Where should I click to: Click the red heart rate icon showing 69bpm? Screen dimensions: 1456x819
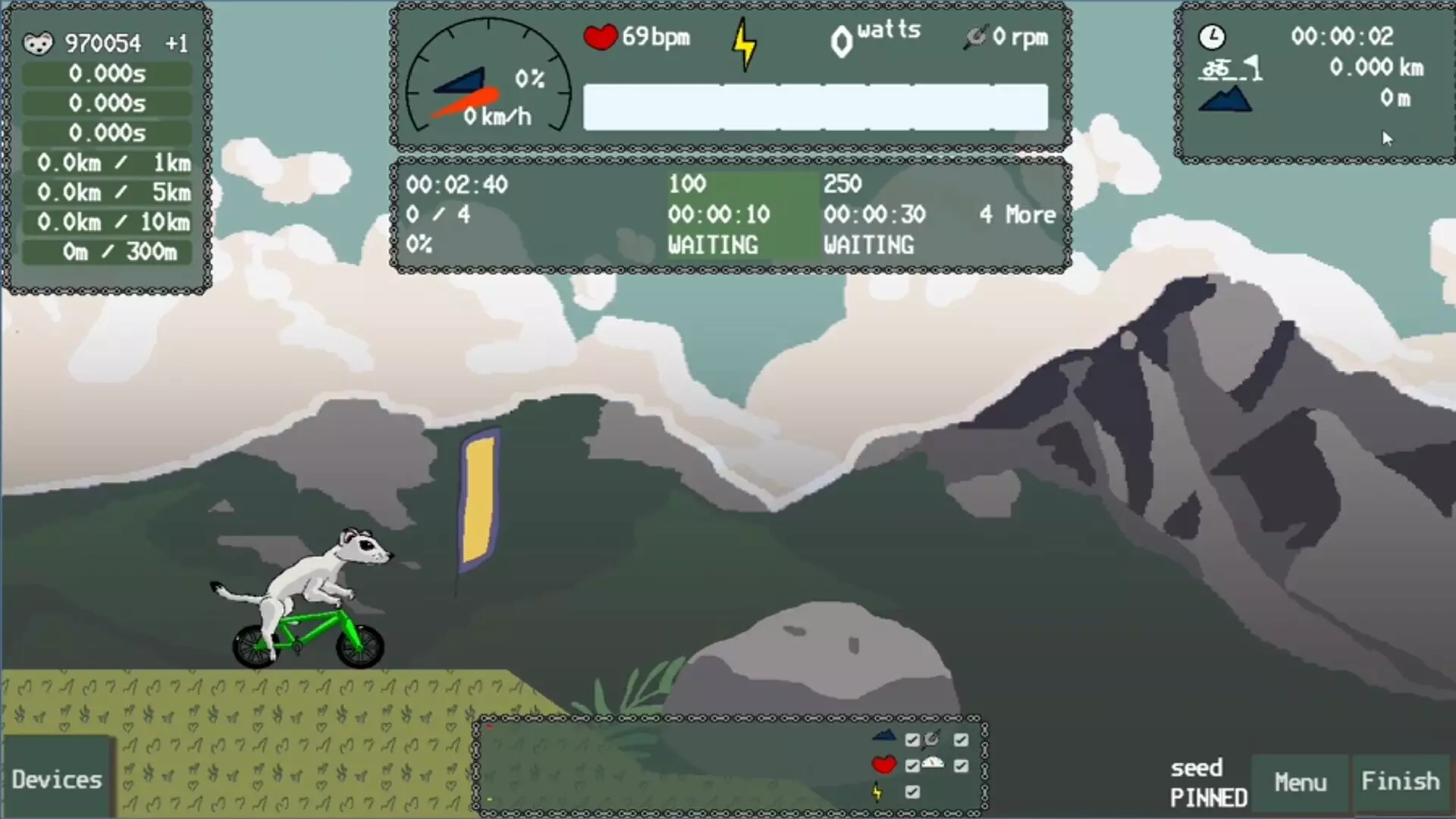point(600,36)
